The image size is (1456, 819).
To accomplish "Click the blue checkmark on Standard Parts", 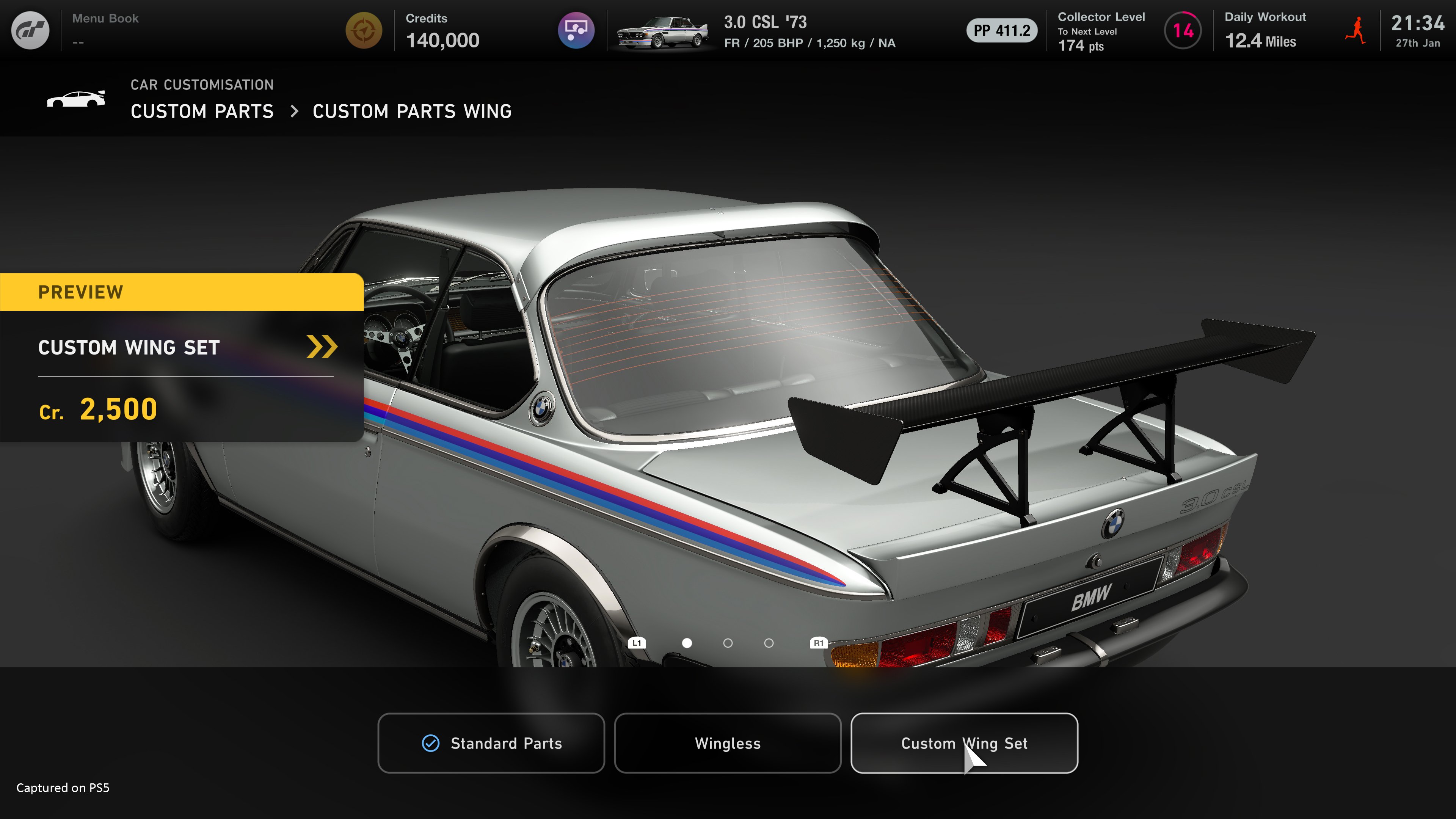I will 431,743.
